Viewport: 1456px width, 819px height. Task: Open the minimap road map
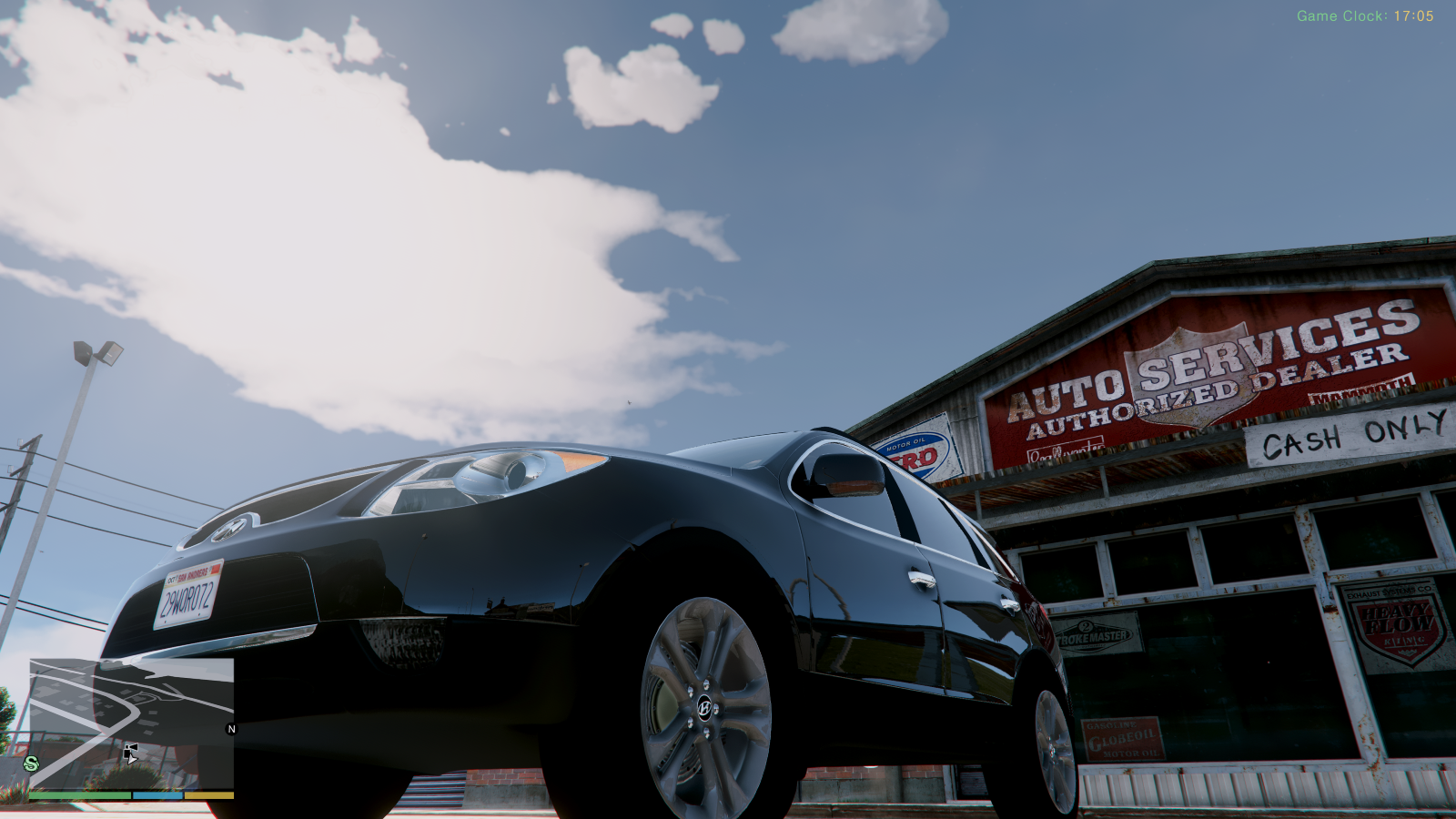[131, 723]
